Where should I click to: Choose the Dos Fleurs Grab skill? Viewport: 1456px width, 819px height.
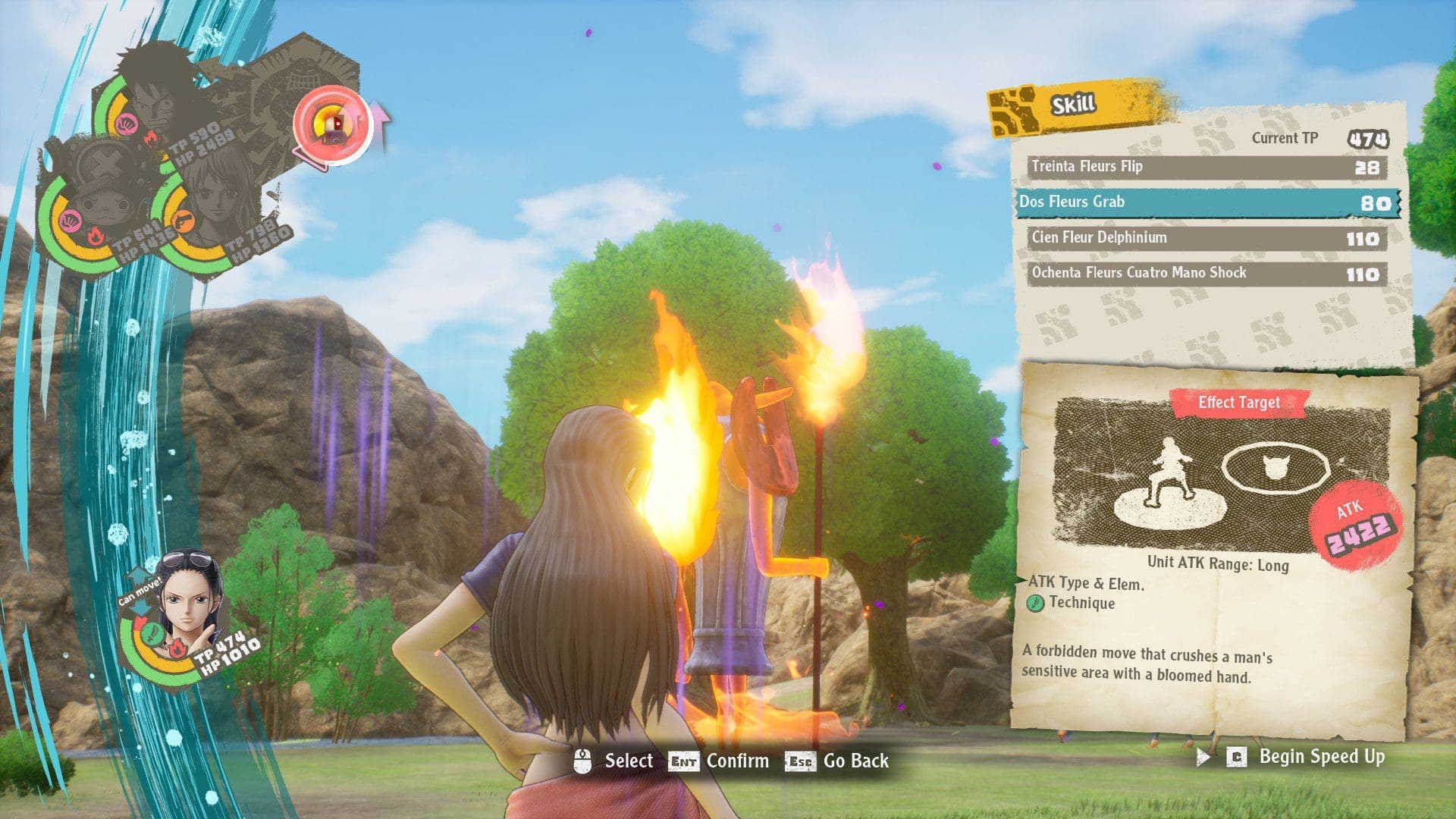1207,202
